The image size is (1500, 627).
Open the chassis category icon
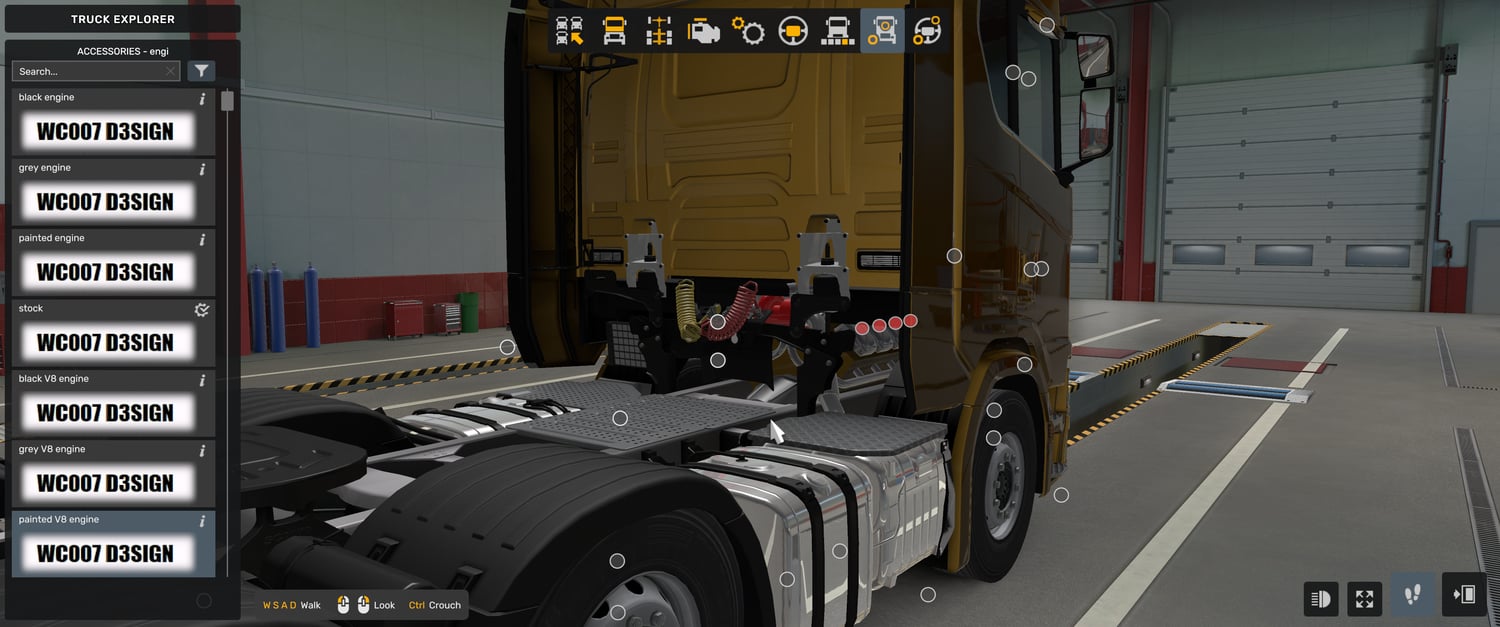[x=659, y=32]
